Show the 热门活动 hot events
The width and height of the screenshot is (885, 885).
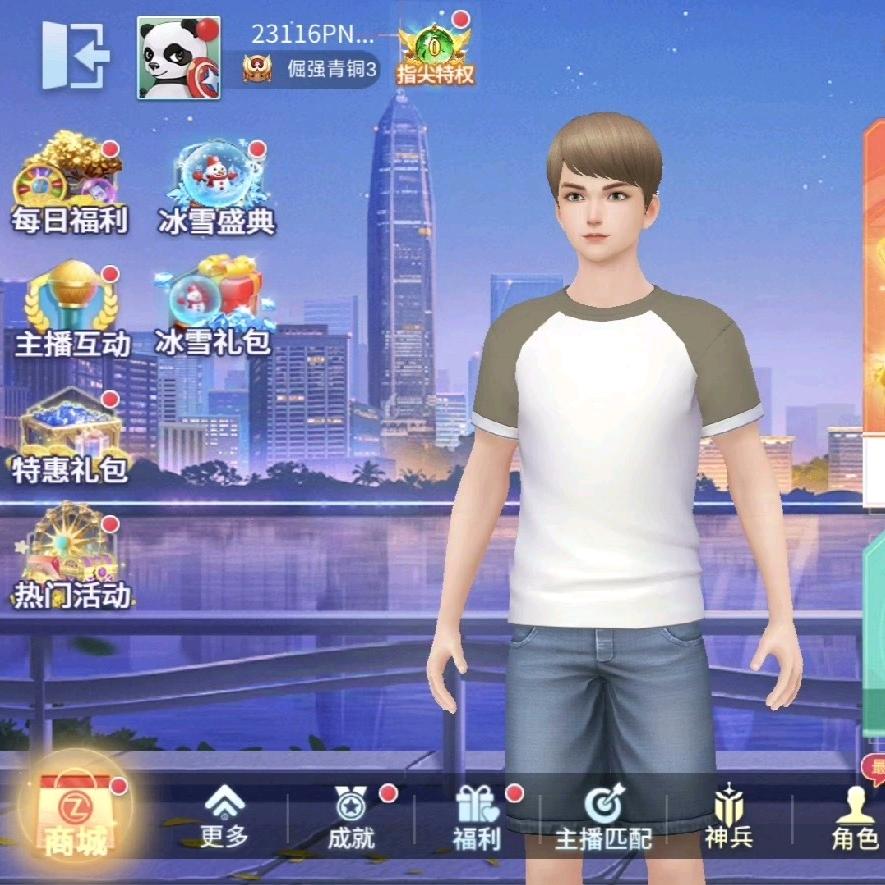pyautogui.click(x=72, y=560)
